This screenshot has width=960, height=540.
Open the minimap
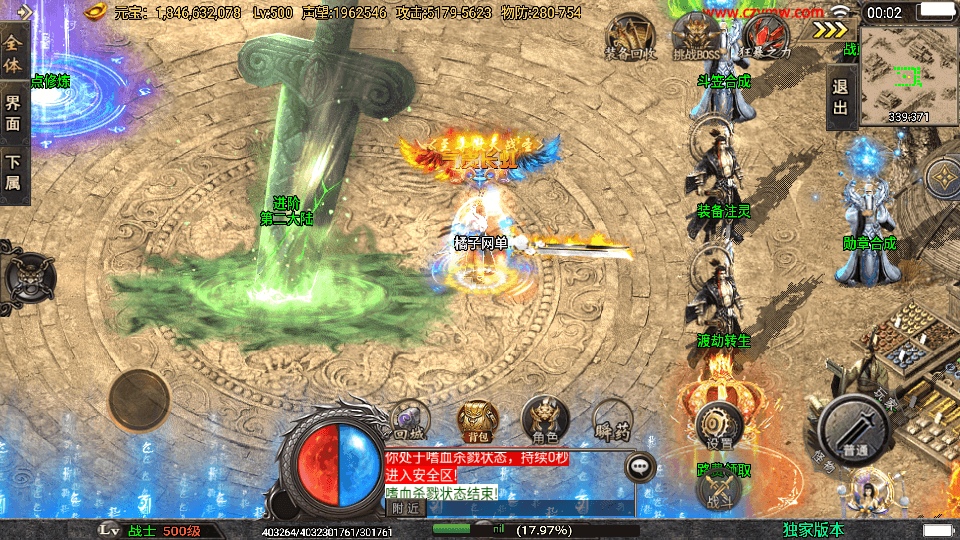(908, 73)
